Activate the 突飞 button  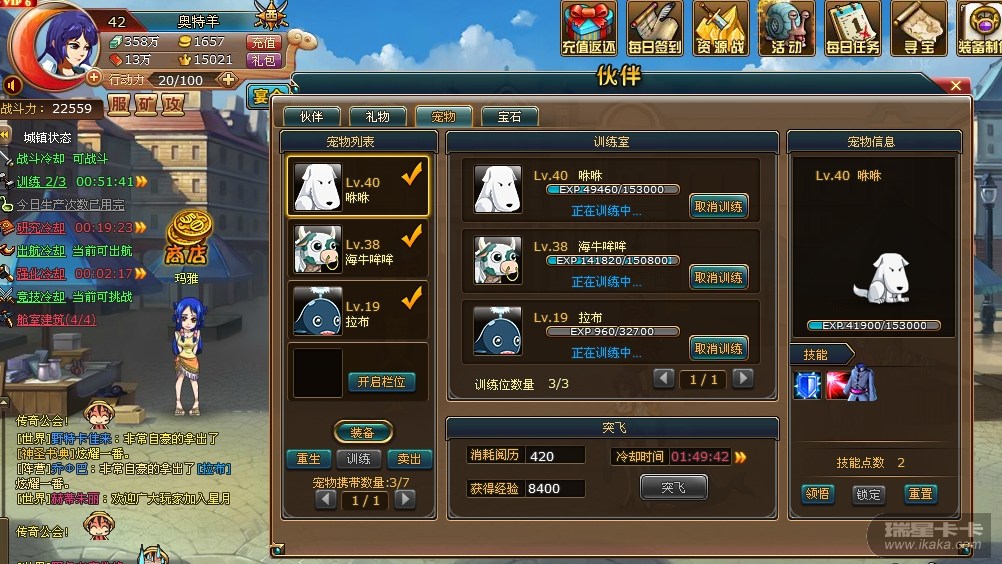(673, 487)
